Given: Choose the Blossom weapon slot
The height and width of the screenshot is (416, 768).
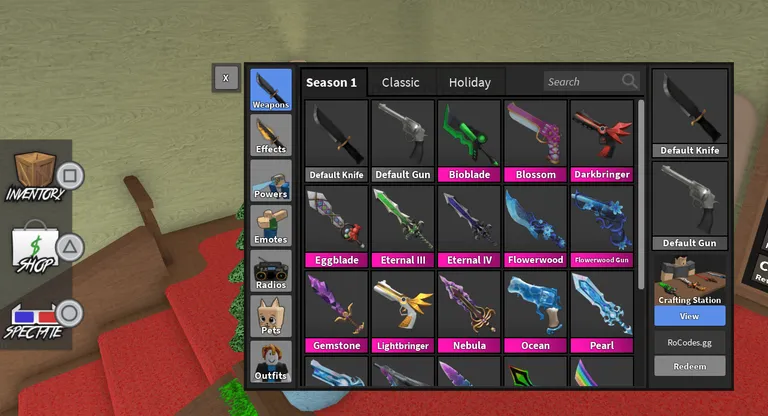Looking at the screenshot, I should (x=535, y=140).
